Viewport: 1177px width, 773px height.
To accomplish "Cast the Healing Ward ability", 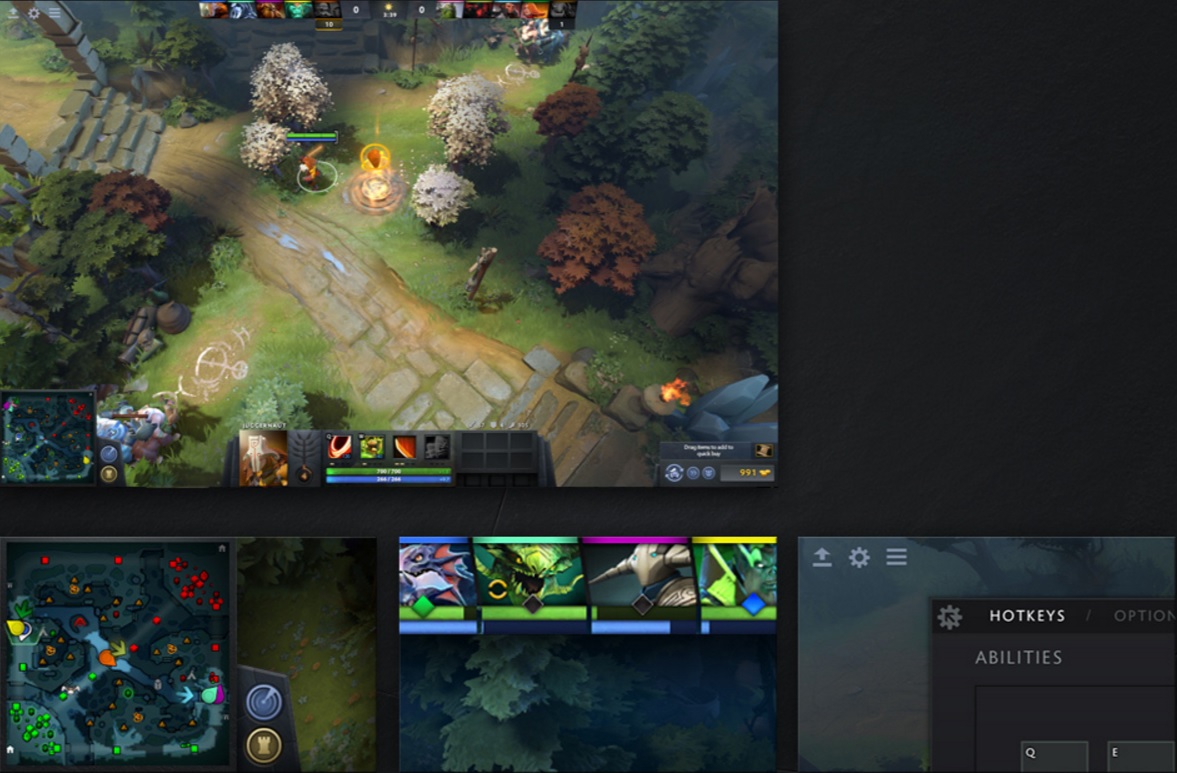I will (372, 447).
